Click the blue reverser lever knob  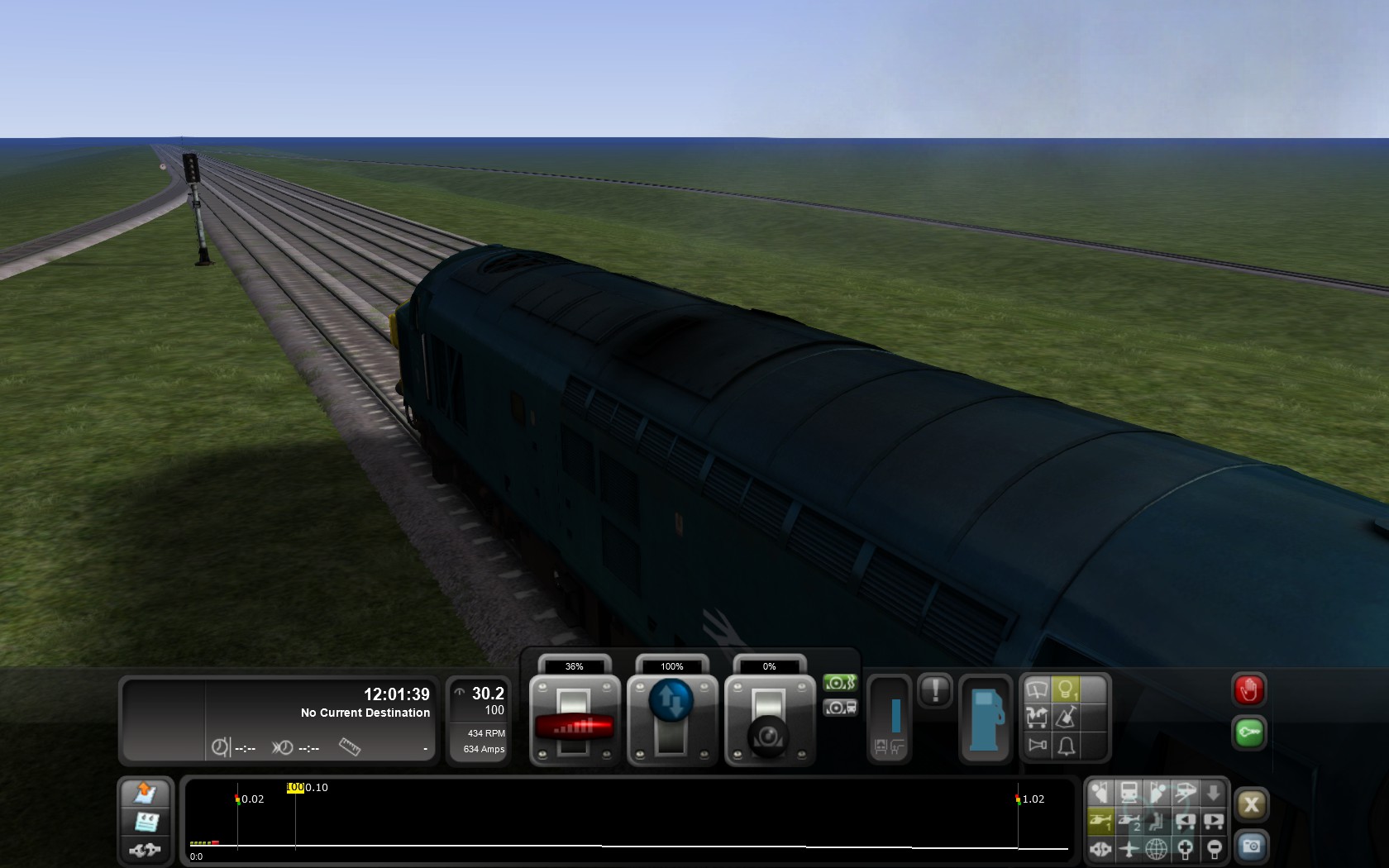point(671,700)
